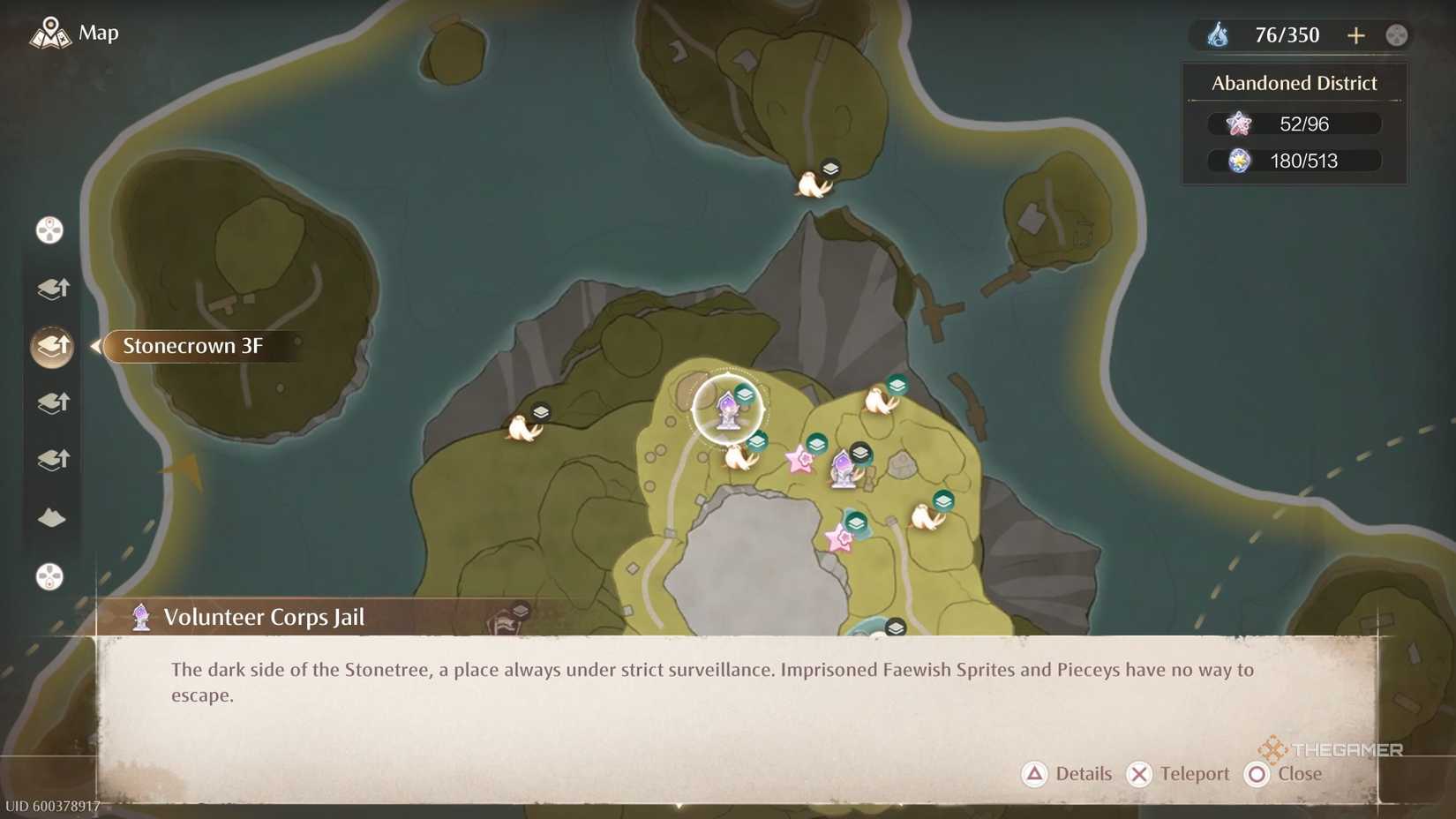Select the topmost compass icon in the left sidebar

[x=50, y=230]
